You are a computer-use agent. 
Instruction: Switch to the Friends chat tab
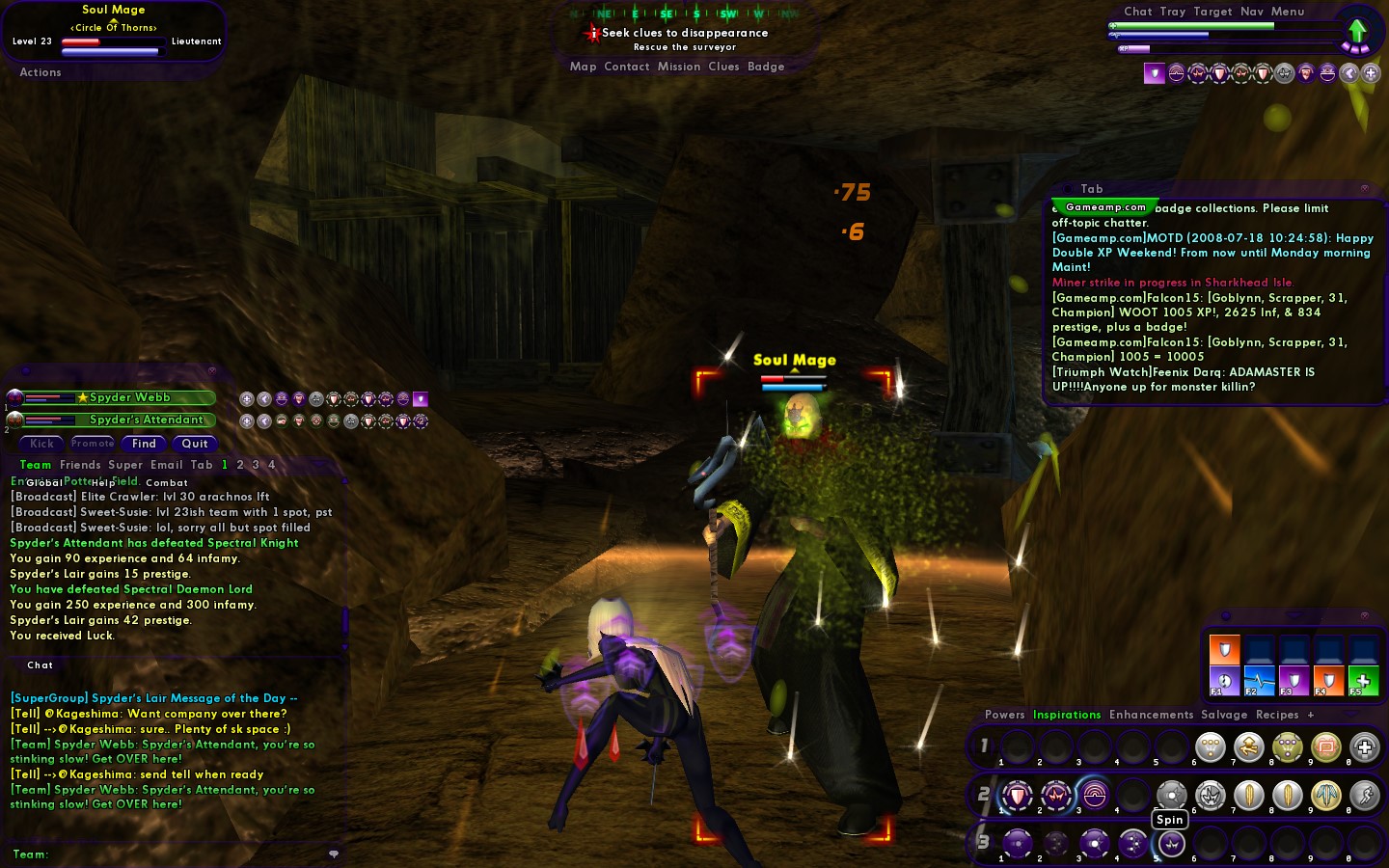80,465
